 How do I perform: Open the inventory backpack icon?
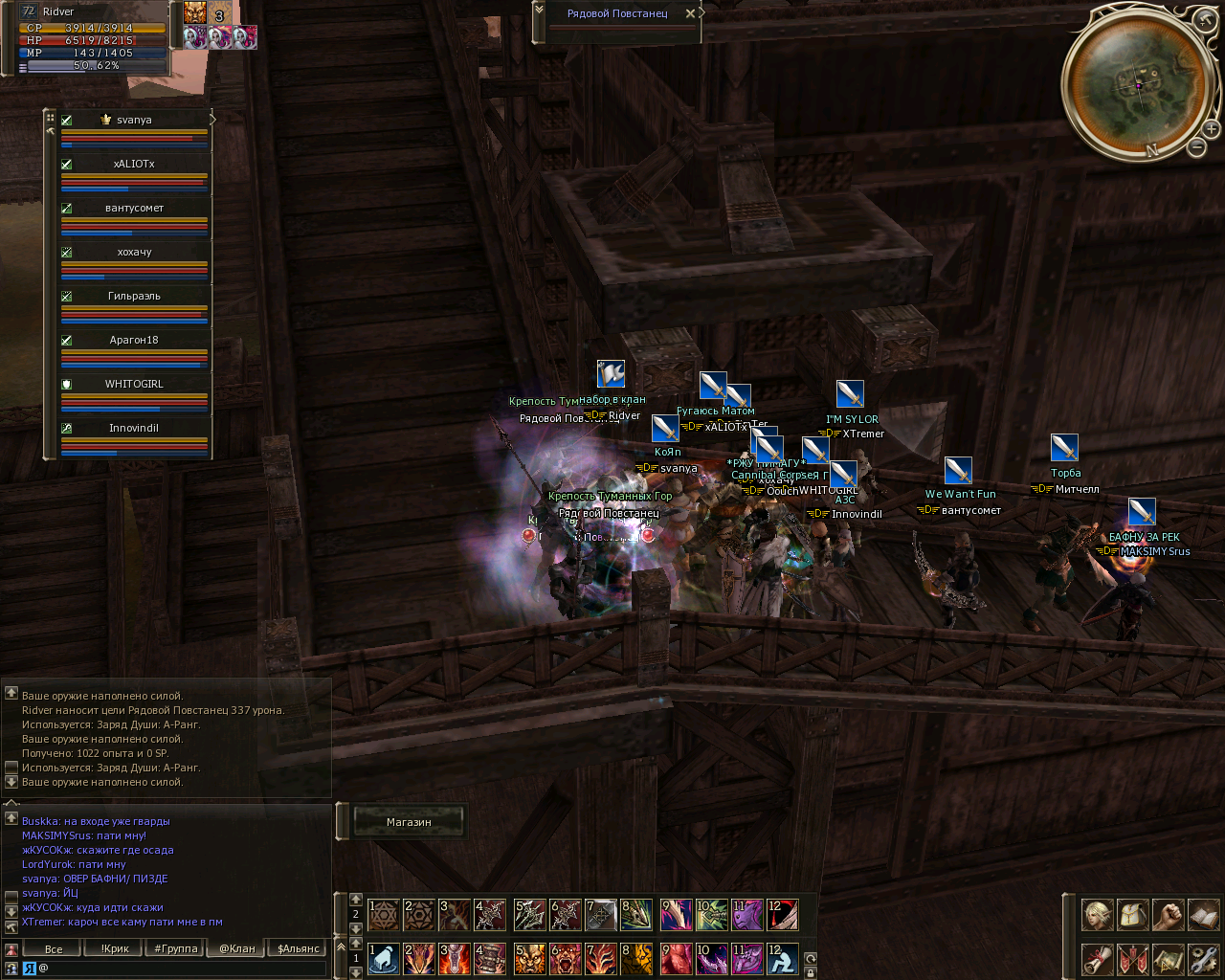[x=1133, y=914]
